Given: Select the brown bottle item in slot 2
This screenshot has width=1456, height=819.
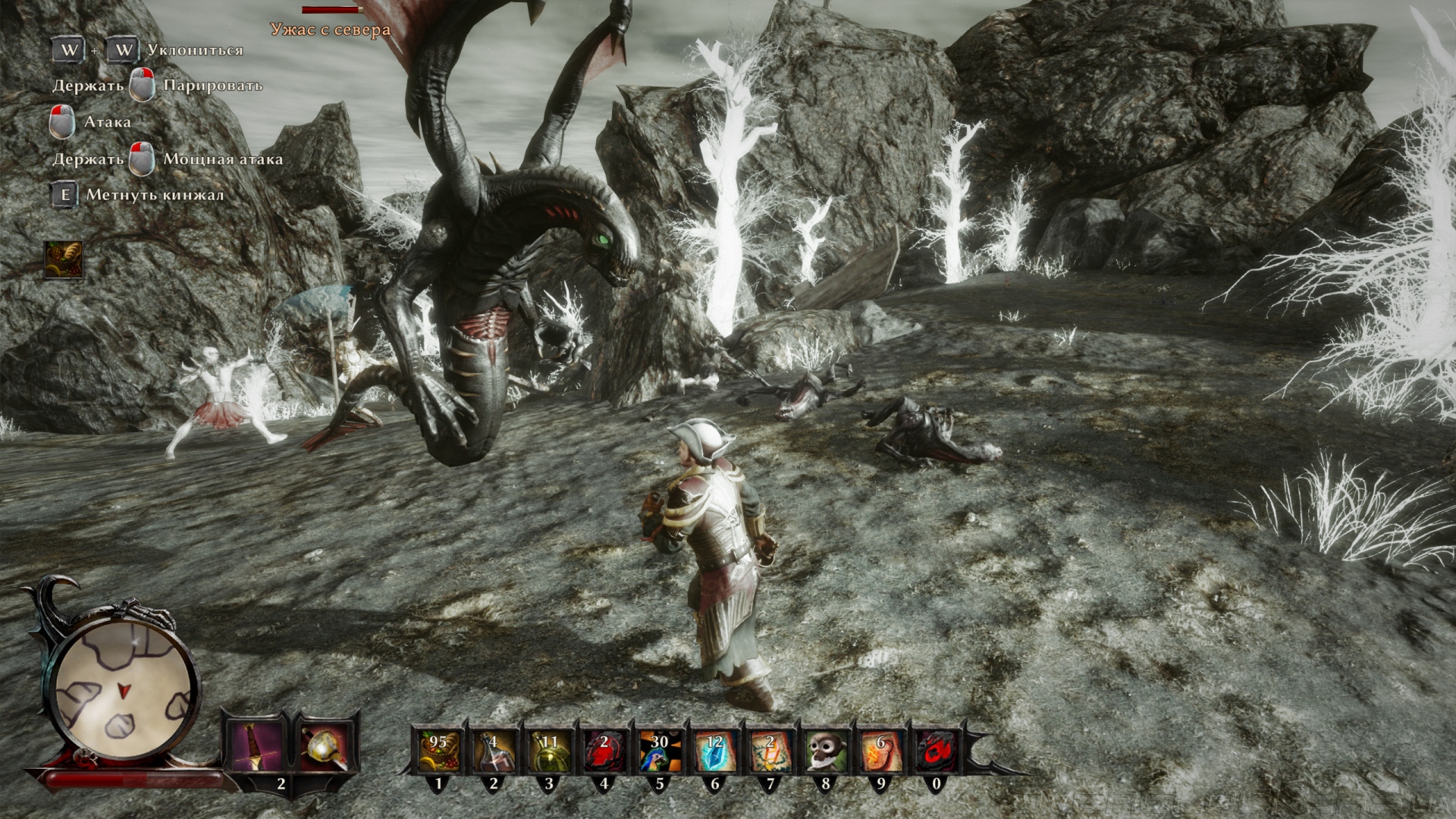Looking at the screenshot, I should tap(493, 751).
